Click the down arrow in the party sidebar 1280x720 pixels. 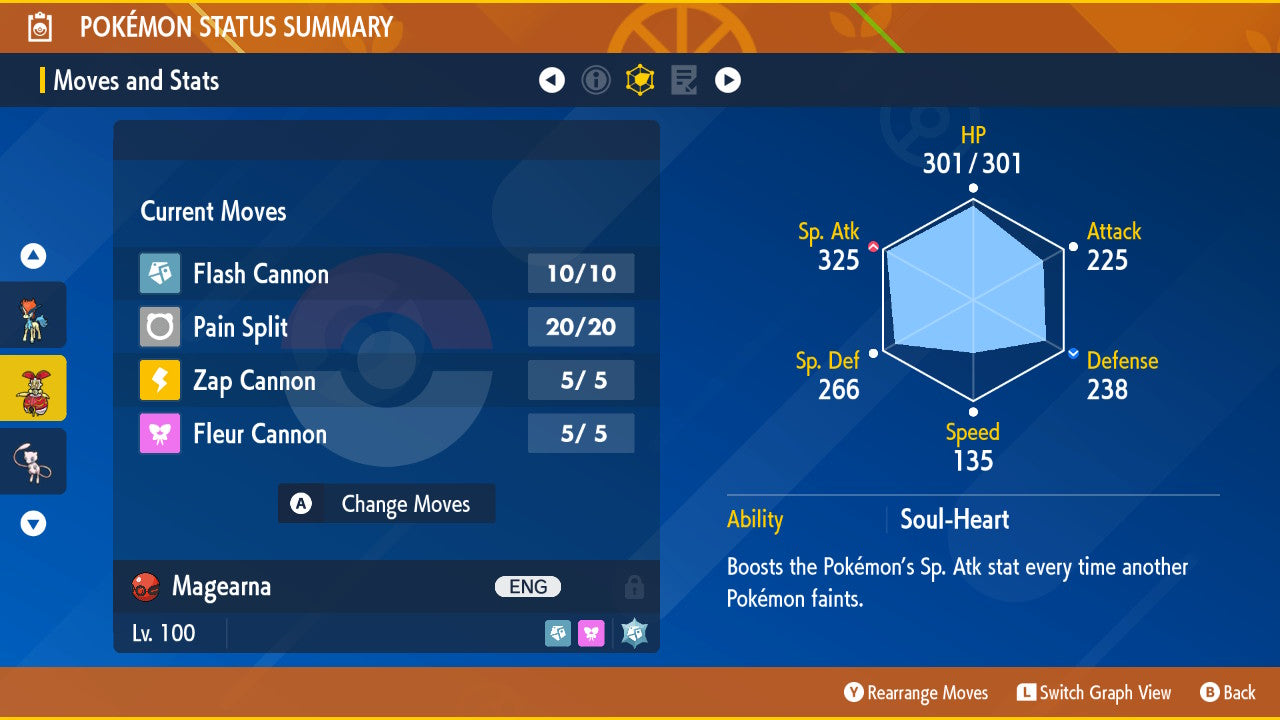coord(32,522)
